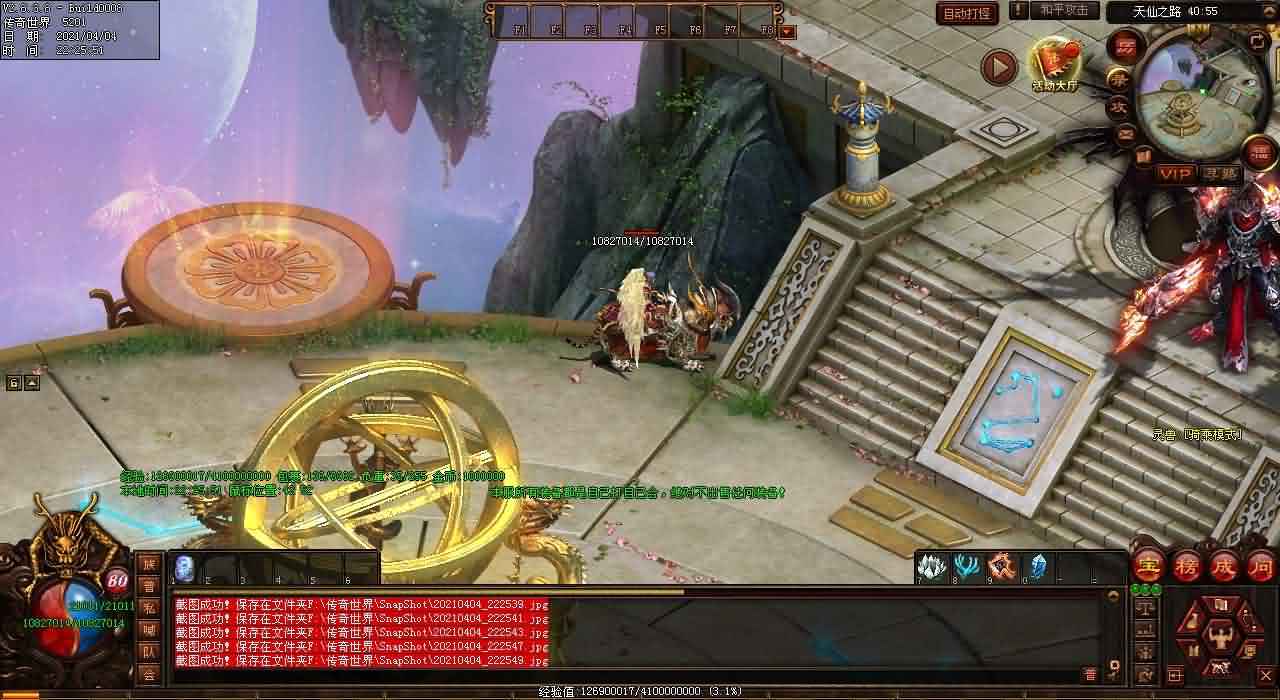1280x700 pixels.
Task: Activate the 寻路 pathfinding button
Action: (x=1219, y=174)
